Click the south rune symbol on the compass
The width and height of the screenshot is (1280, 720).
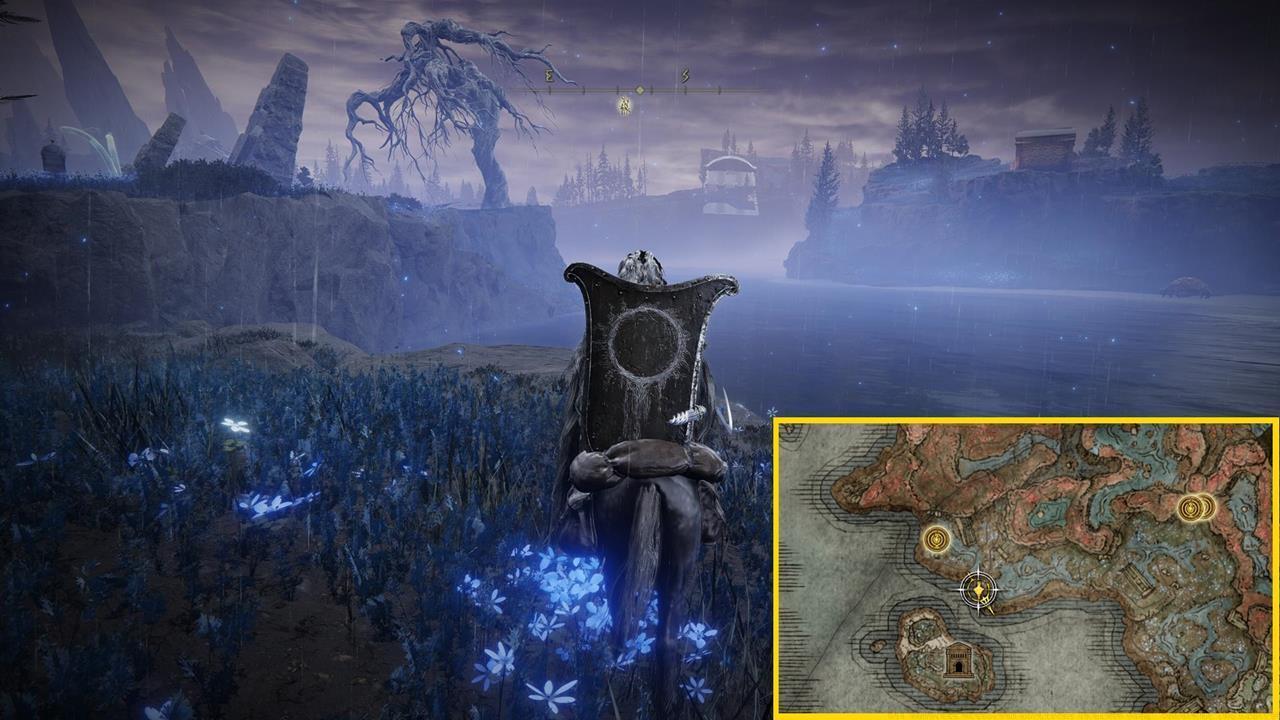coord(685,75)
